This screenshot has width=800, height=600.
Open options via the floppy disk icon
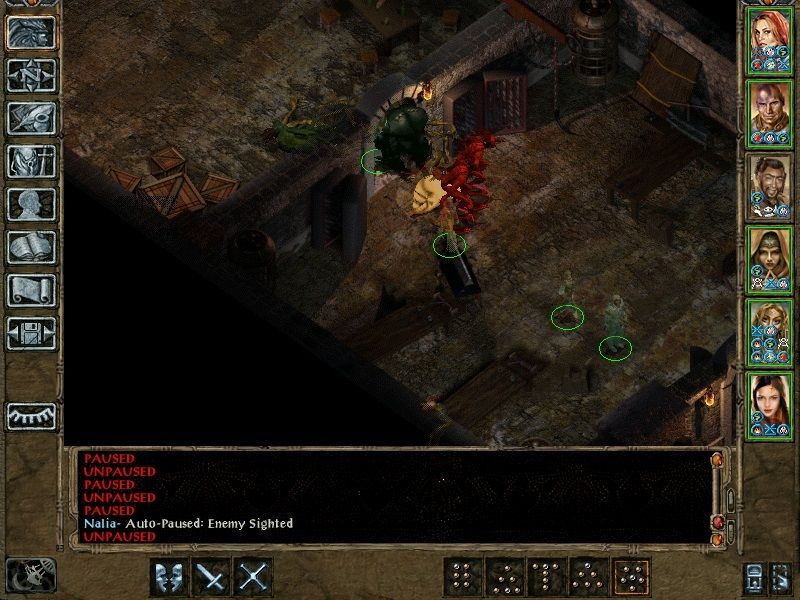coord(31,333)
